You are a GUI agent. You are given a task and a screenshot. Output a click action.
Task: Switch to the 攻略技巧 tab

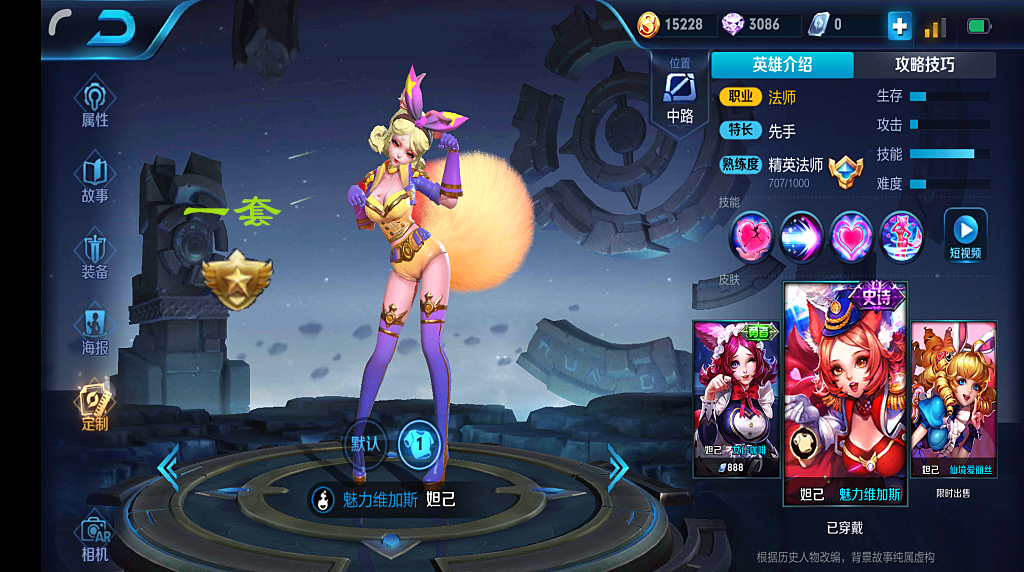coord(924,65)
